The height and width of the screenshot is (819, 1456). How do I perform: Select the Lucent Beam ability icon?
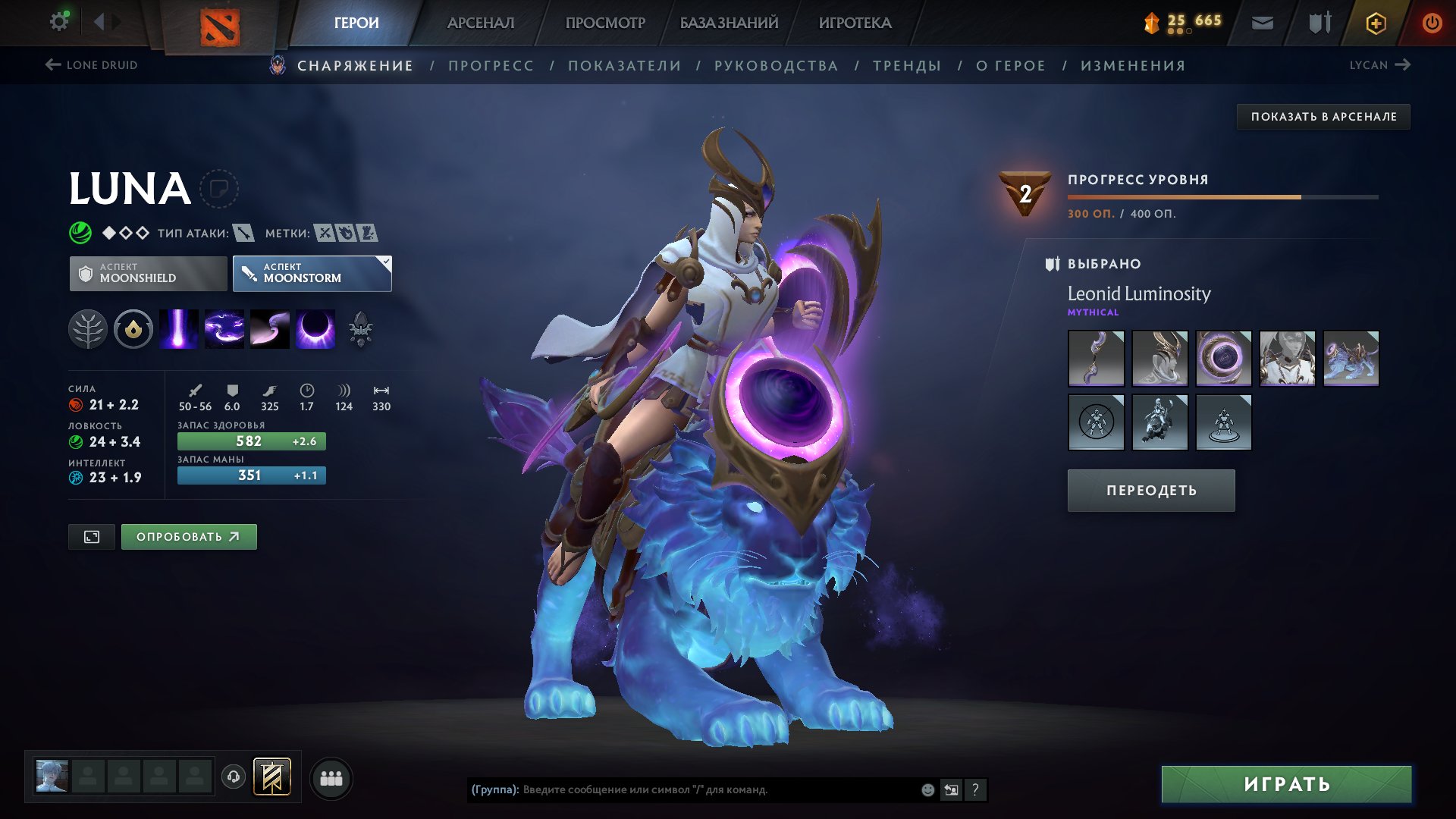coord(180,328)
